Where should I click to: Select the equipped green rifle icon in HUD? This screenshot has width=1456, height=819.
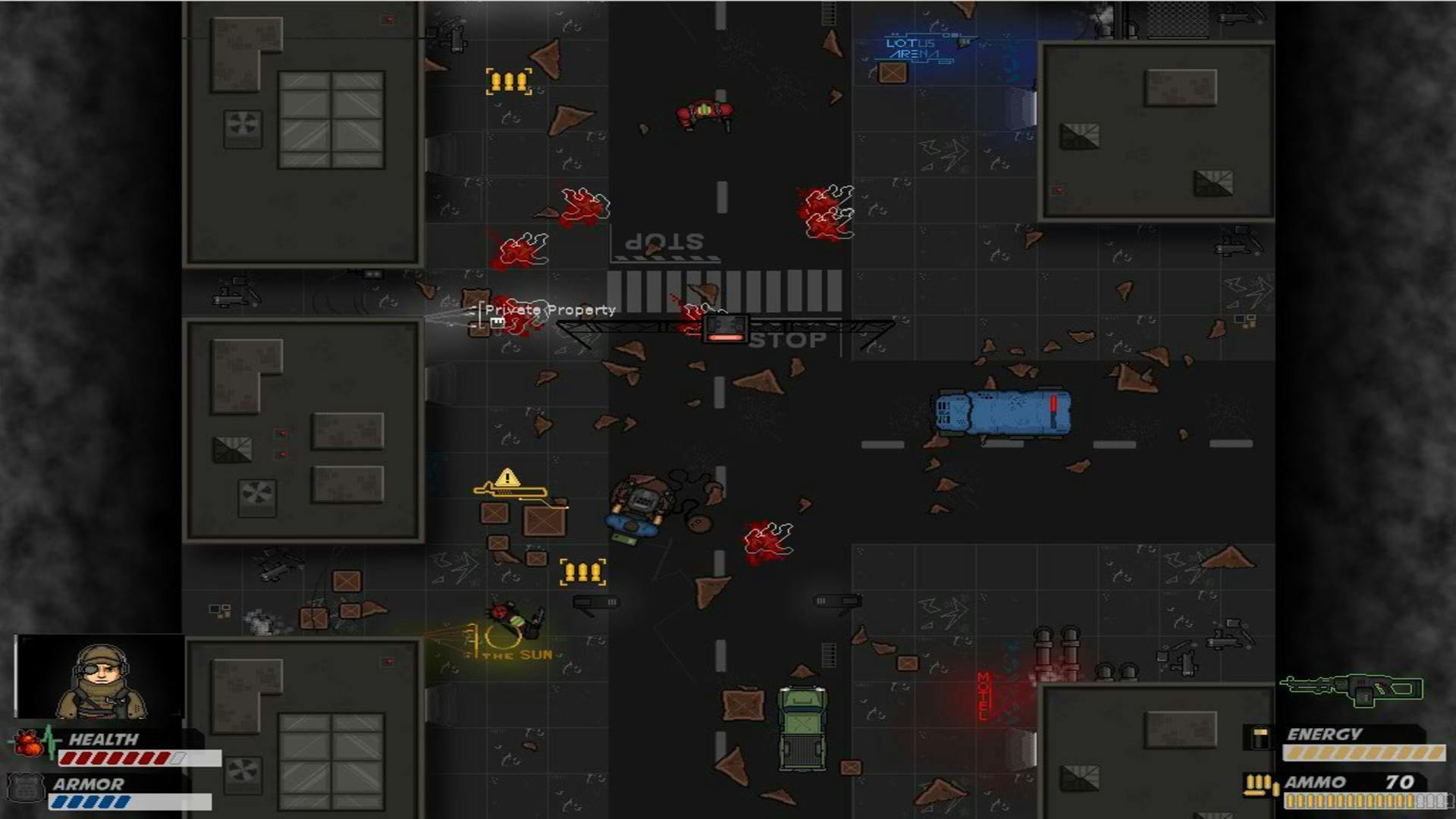pos(1351,690)
